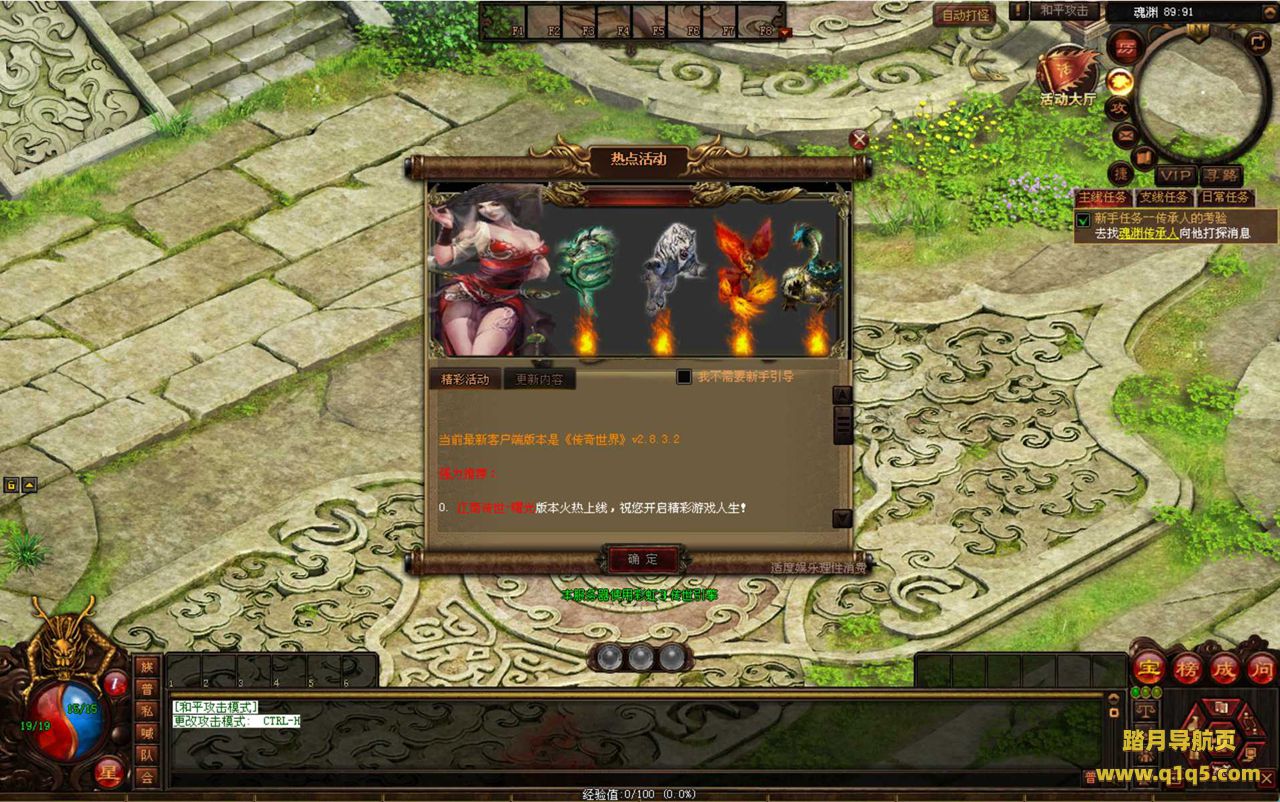Open the 成 achievements orb
Viewport: 1280px width, 802px height.
[x=1224, y=668]
